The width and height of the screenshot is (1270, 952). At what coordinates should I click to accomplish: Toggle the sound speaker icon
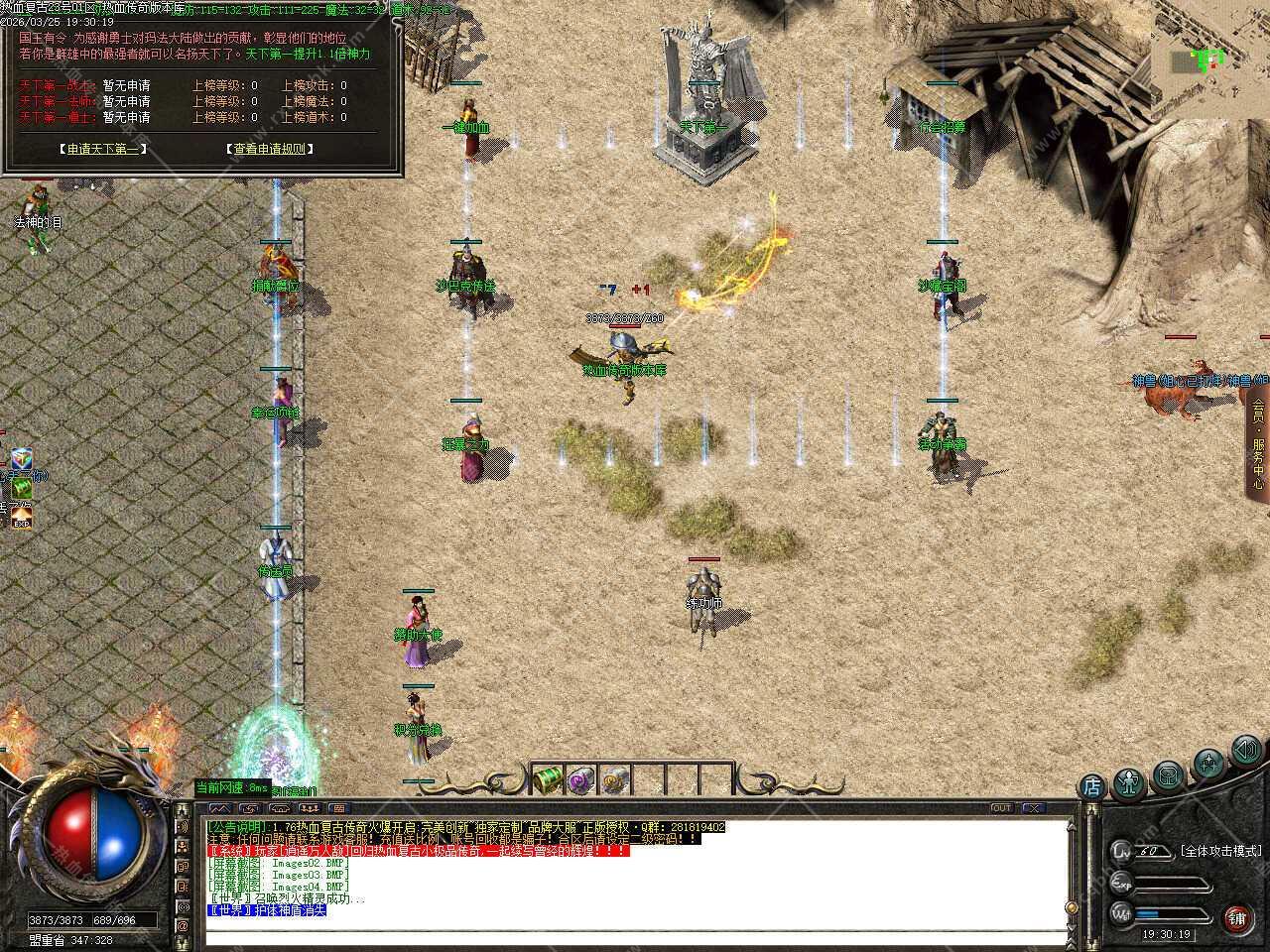(x=1245, y=750)
